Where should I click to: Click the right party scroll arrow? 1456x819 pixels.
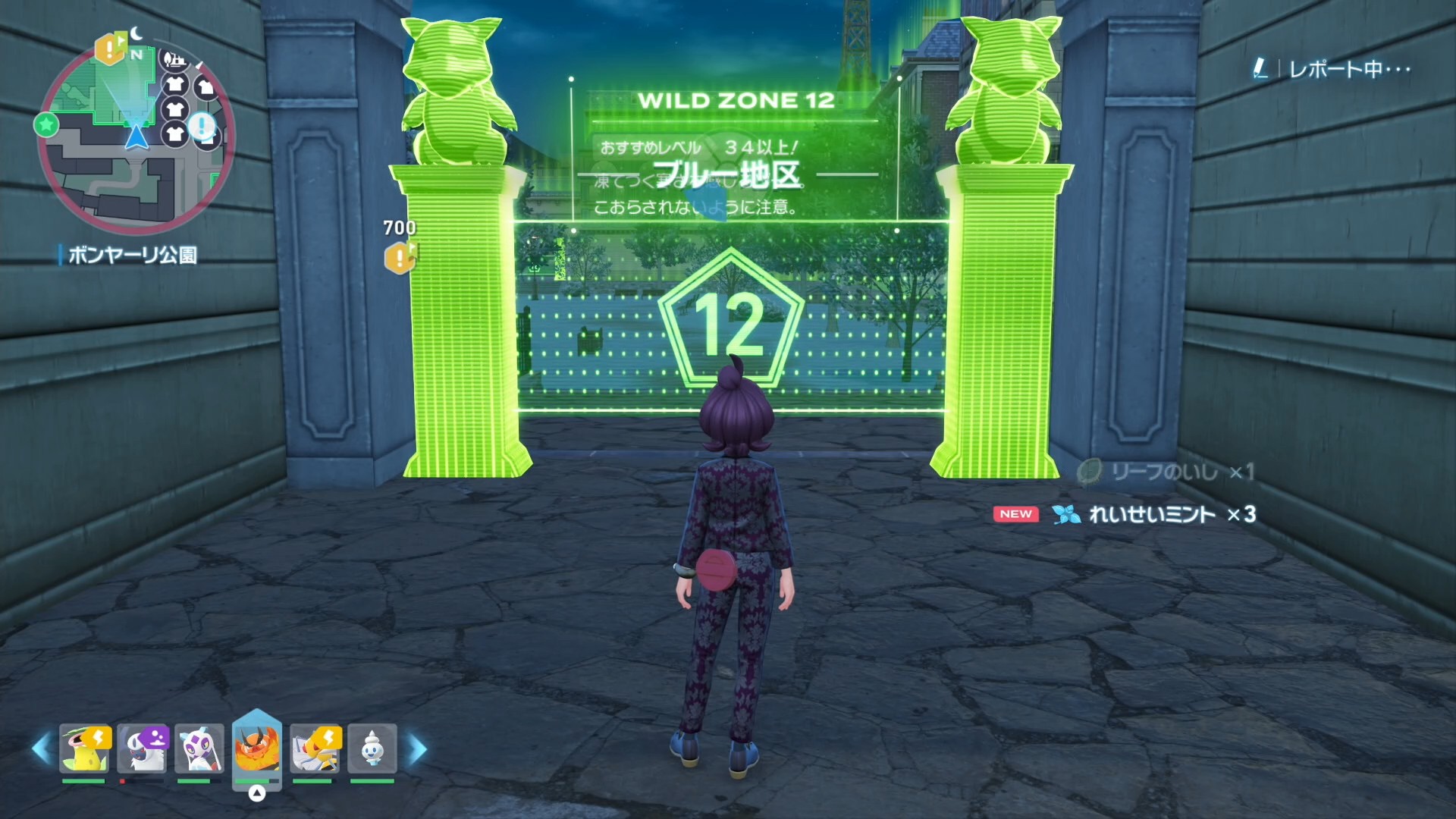pos(417,749)
